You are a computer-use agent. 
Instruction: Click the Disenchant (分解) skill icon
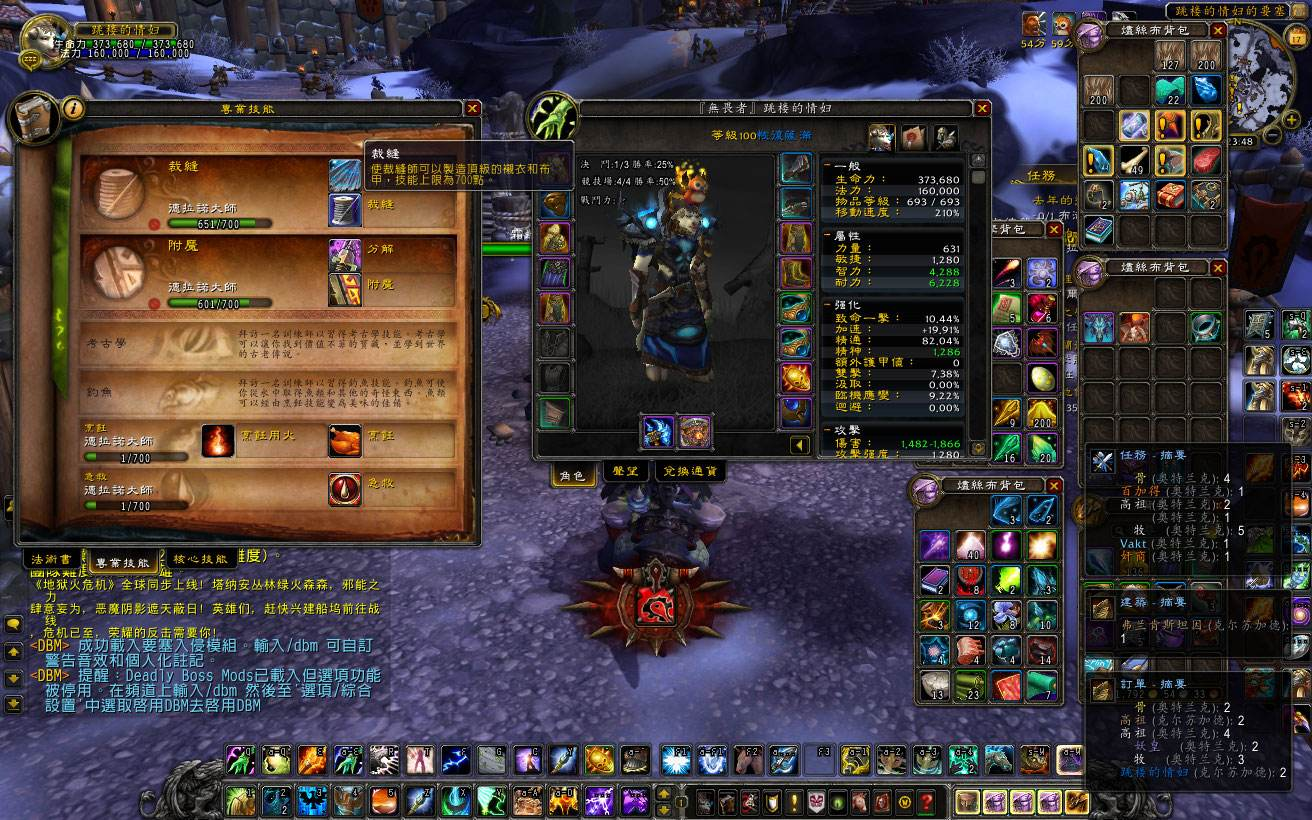(345, 255)
